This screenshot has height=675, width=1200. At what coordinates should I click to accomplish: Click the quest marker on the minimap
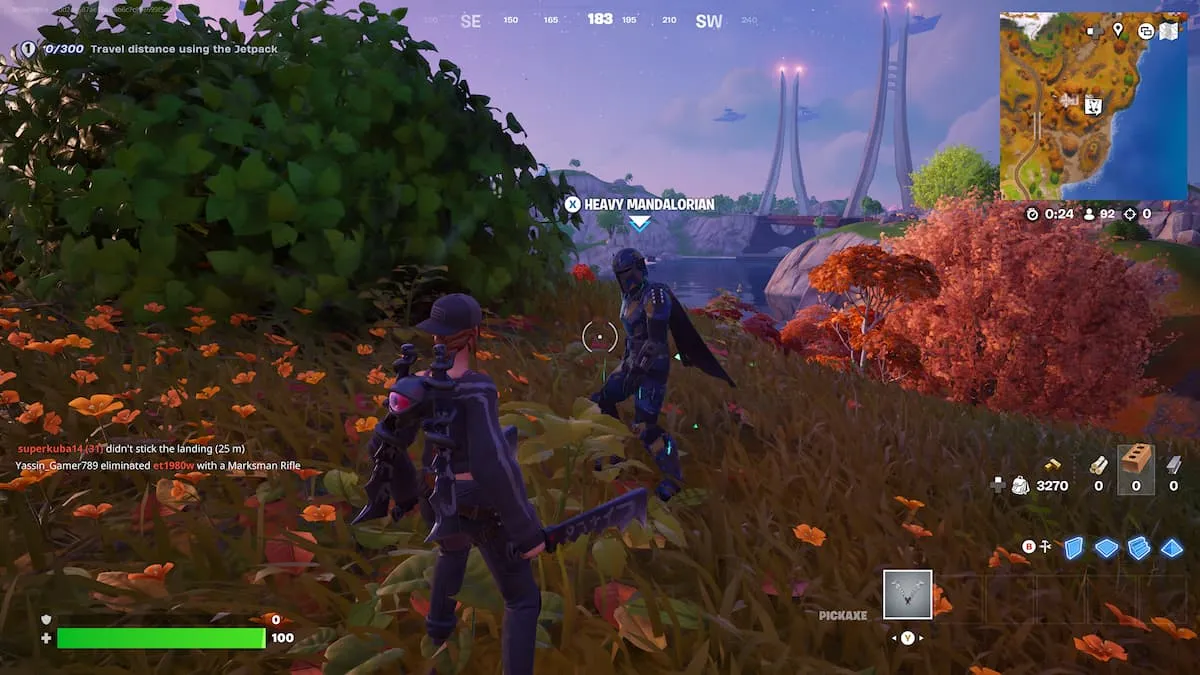pyautogui.click(x=1093, y=105)
